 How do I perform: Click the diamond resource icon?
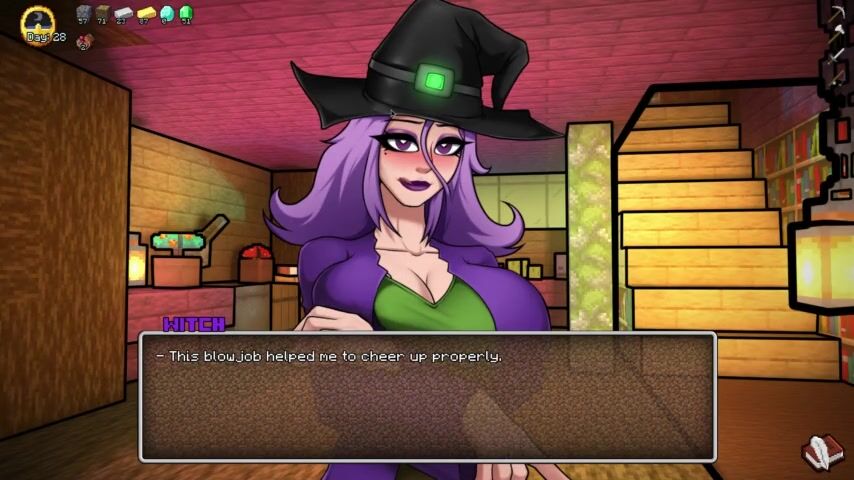point(166,12)
